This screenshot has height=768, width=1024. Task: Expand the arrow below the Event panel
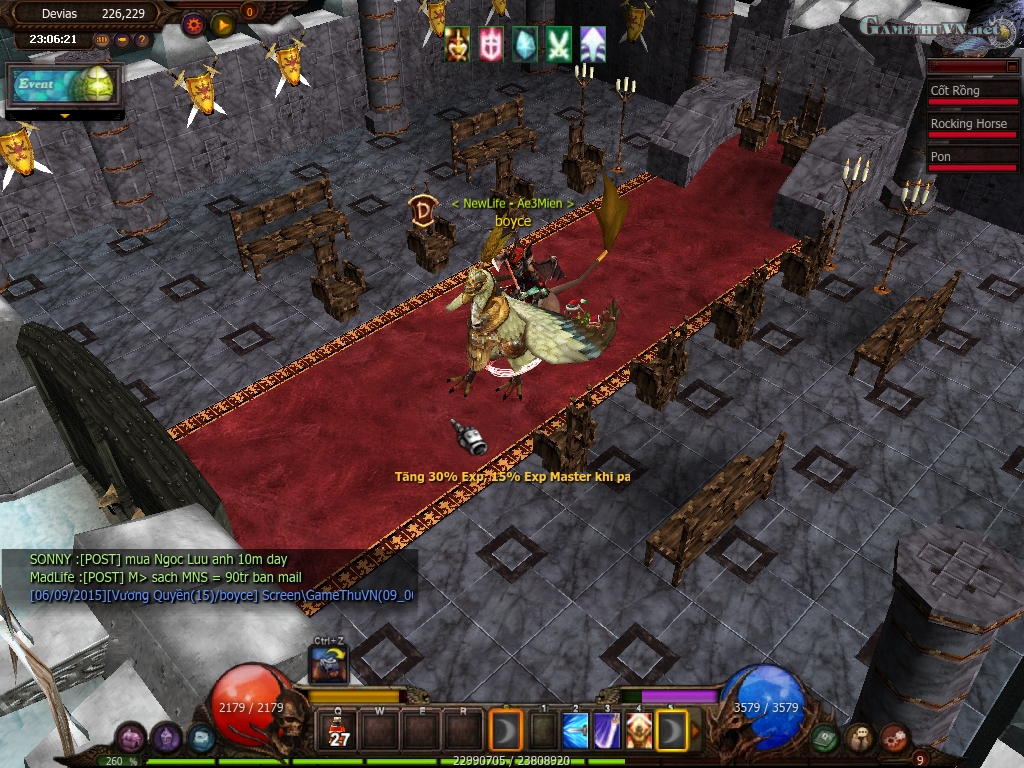tap(65, 116)
